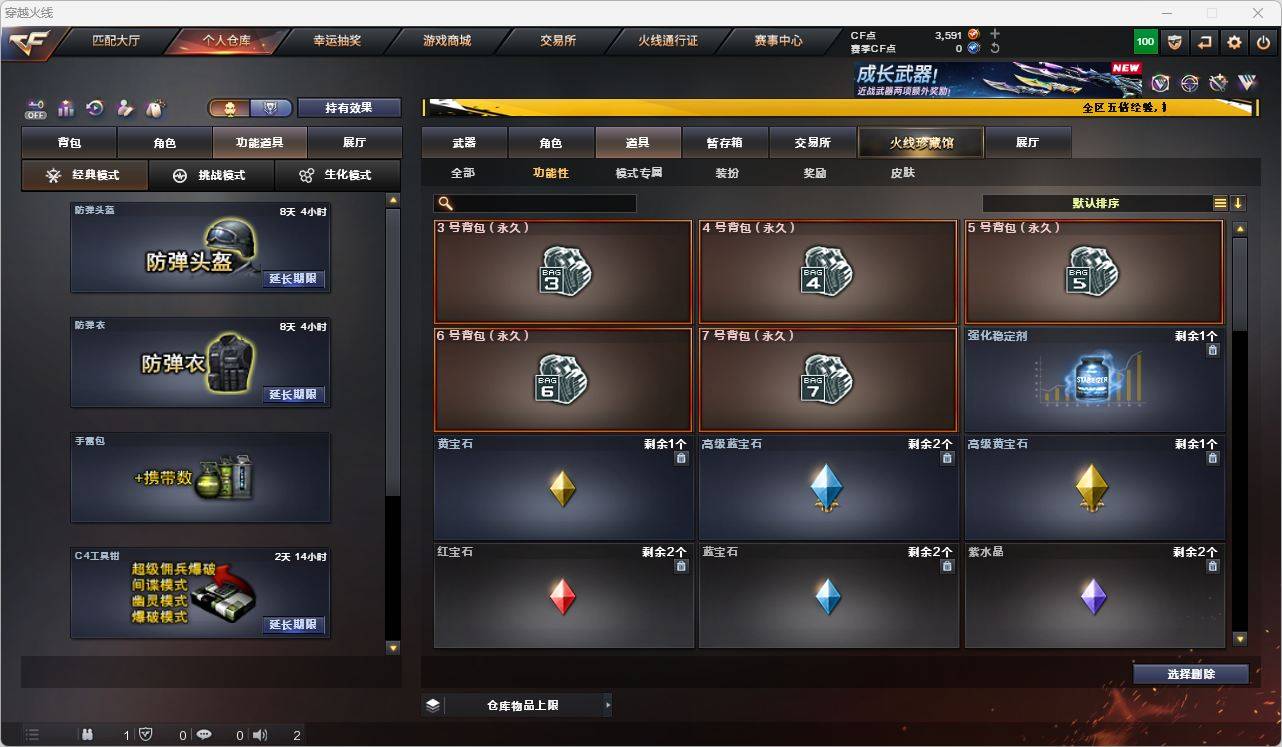Click the settings gear icon at top right

(x=1233, y=41)
